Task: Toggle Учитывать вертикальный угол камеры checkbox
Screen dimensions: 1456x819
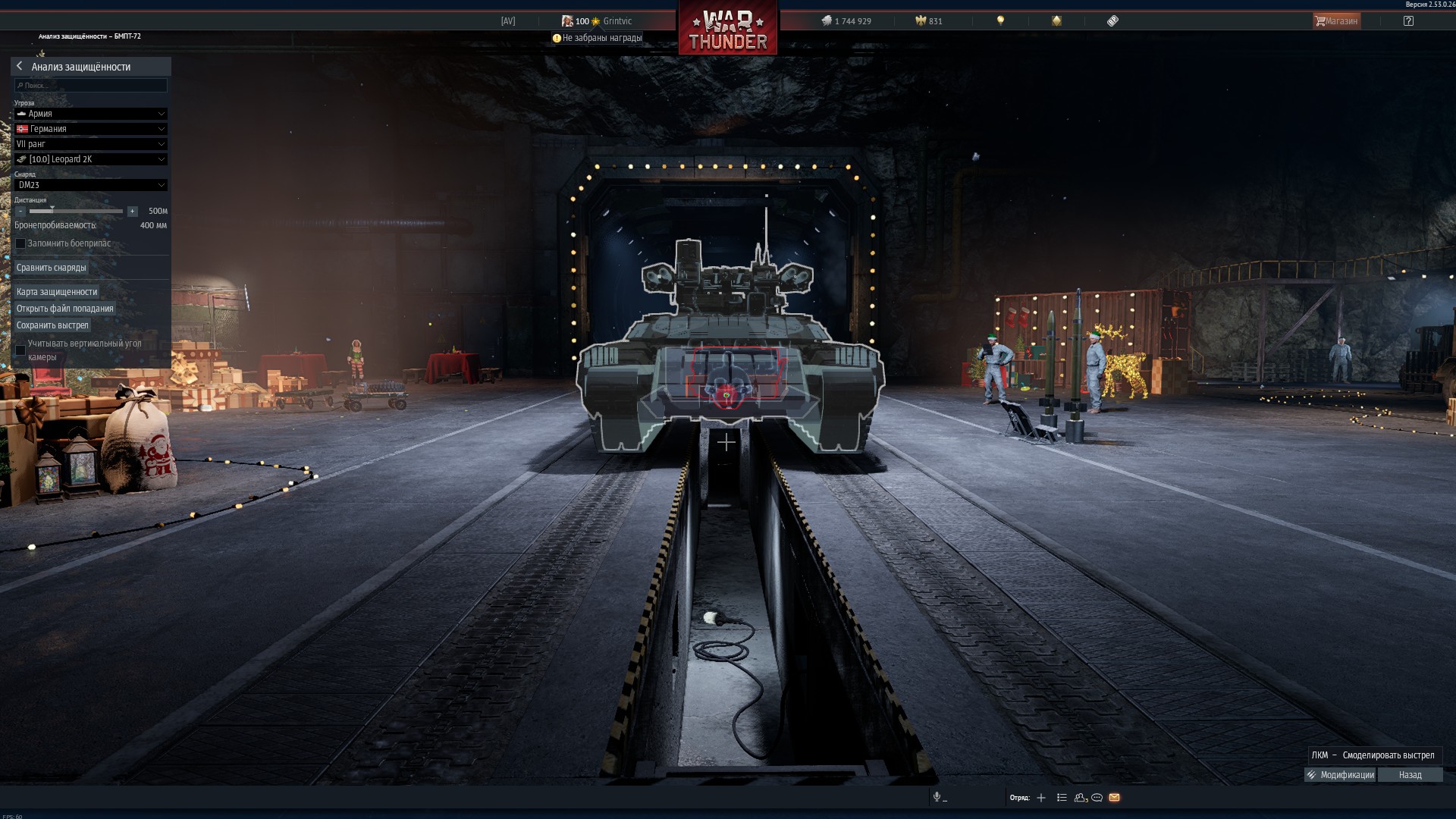Action: point(20,350)
